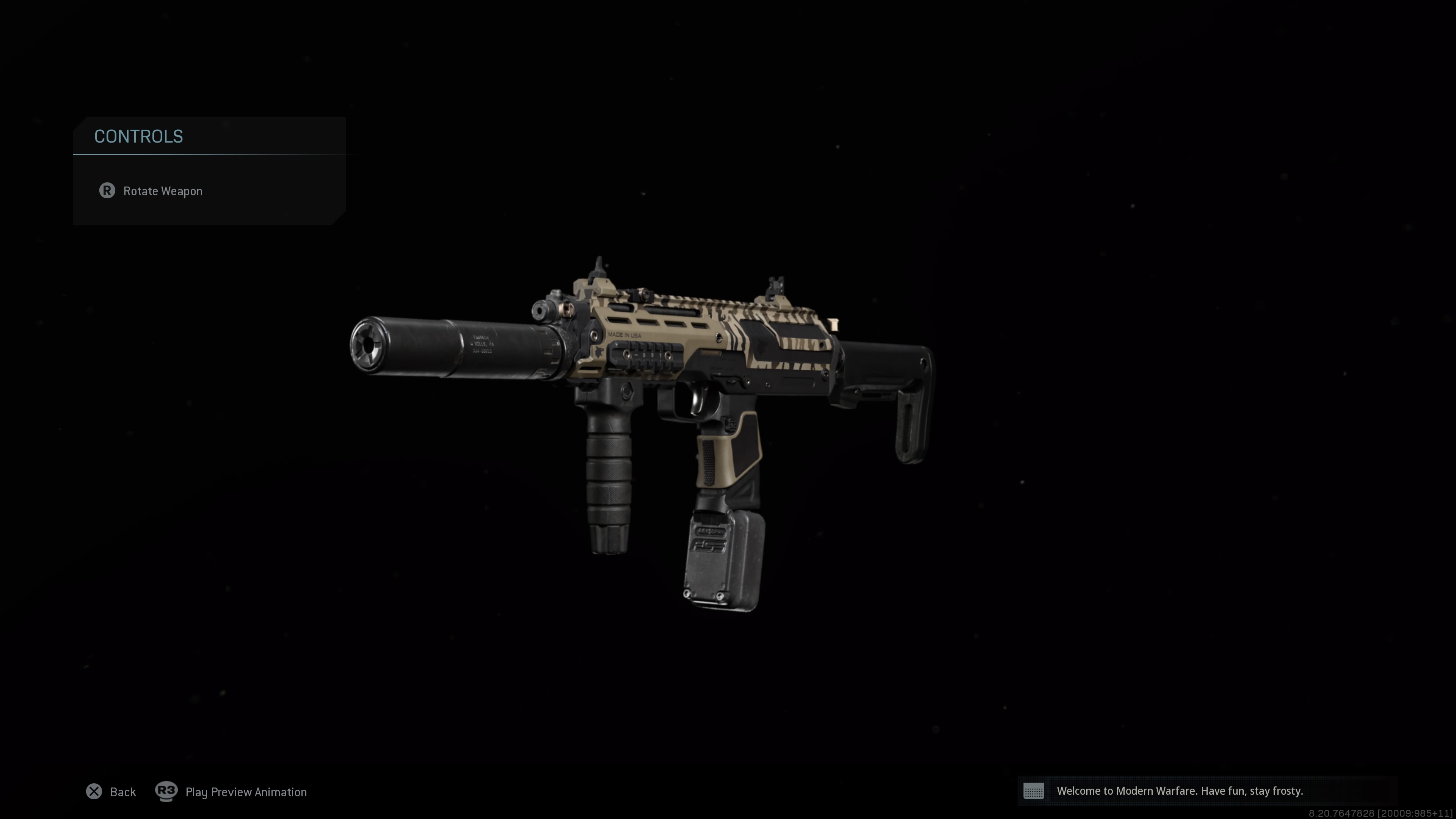
Task: Click the Rotate Weapon label
Action: click(x=163, y=191)
